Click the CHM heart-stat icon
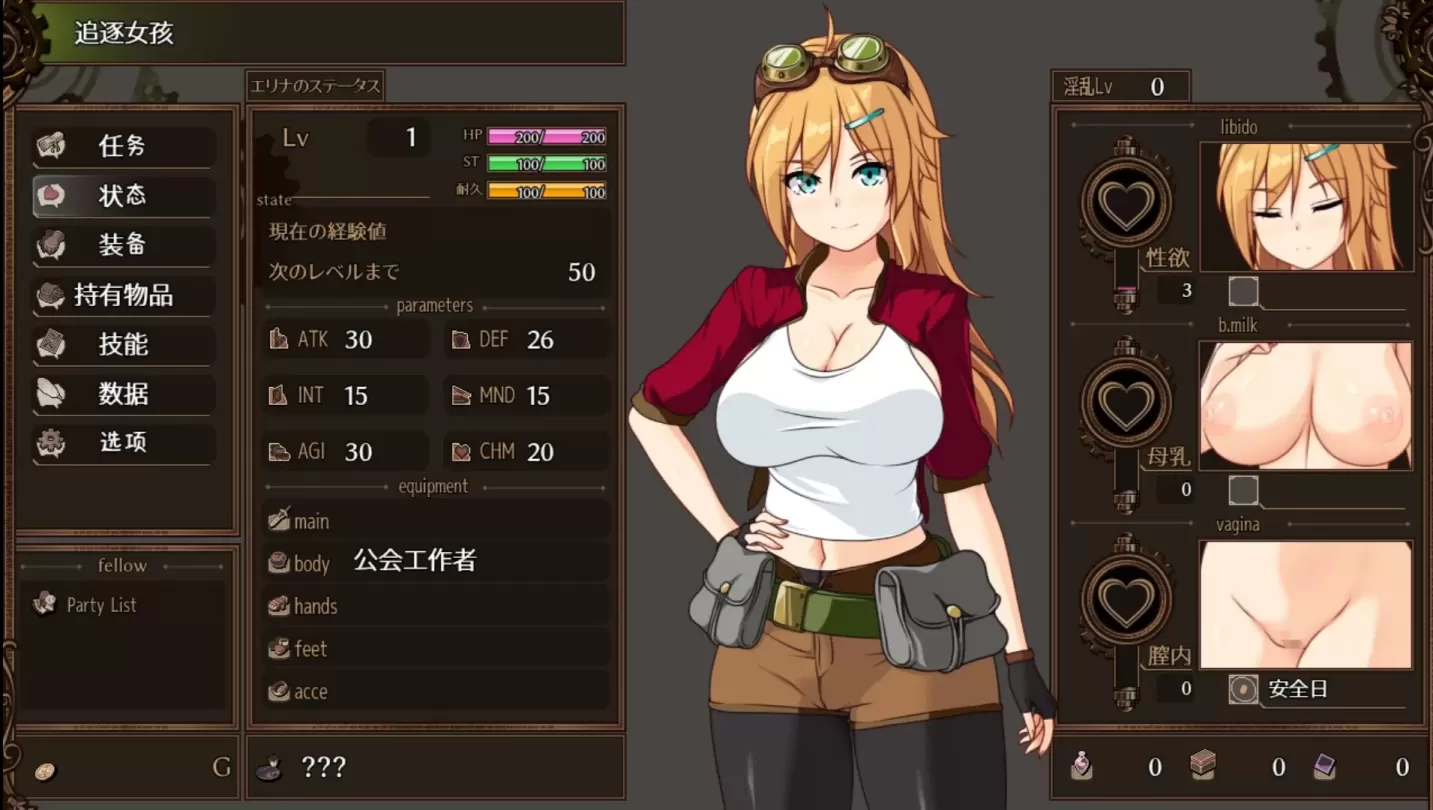 [x=460, y=451]
